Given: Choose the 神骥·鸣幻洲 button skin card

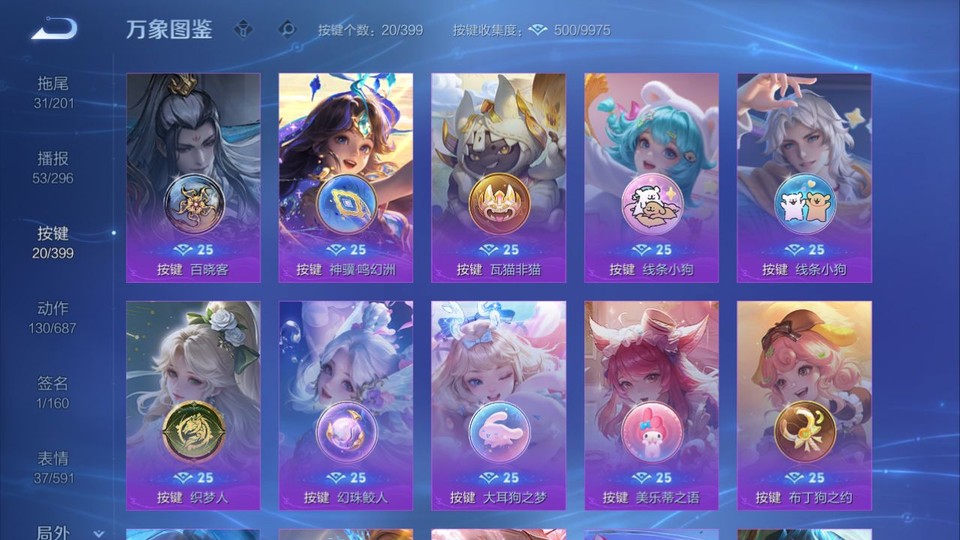Looking at the screenshot, I should coord(346,177).
